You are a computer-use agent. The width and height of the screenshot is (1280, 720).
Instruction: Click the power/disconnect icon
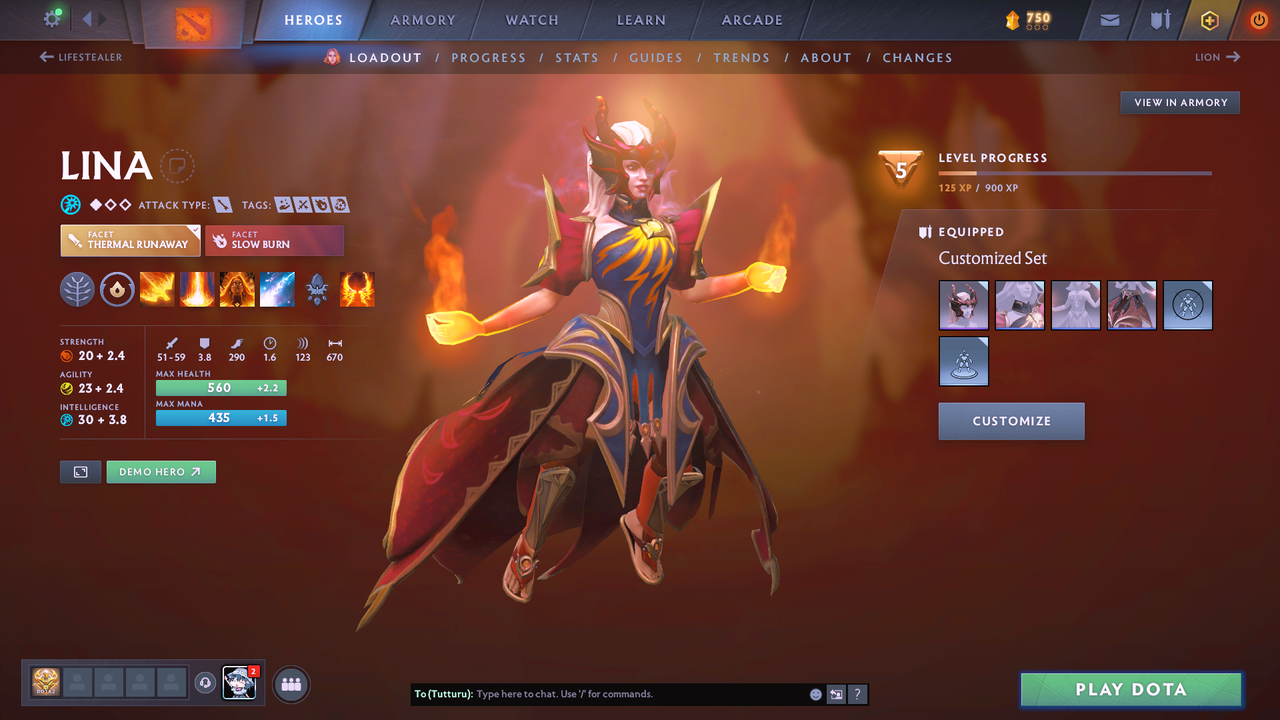tap(1258, 19)
